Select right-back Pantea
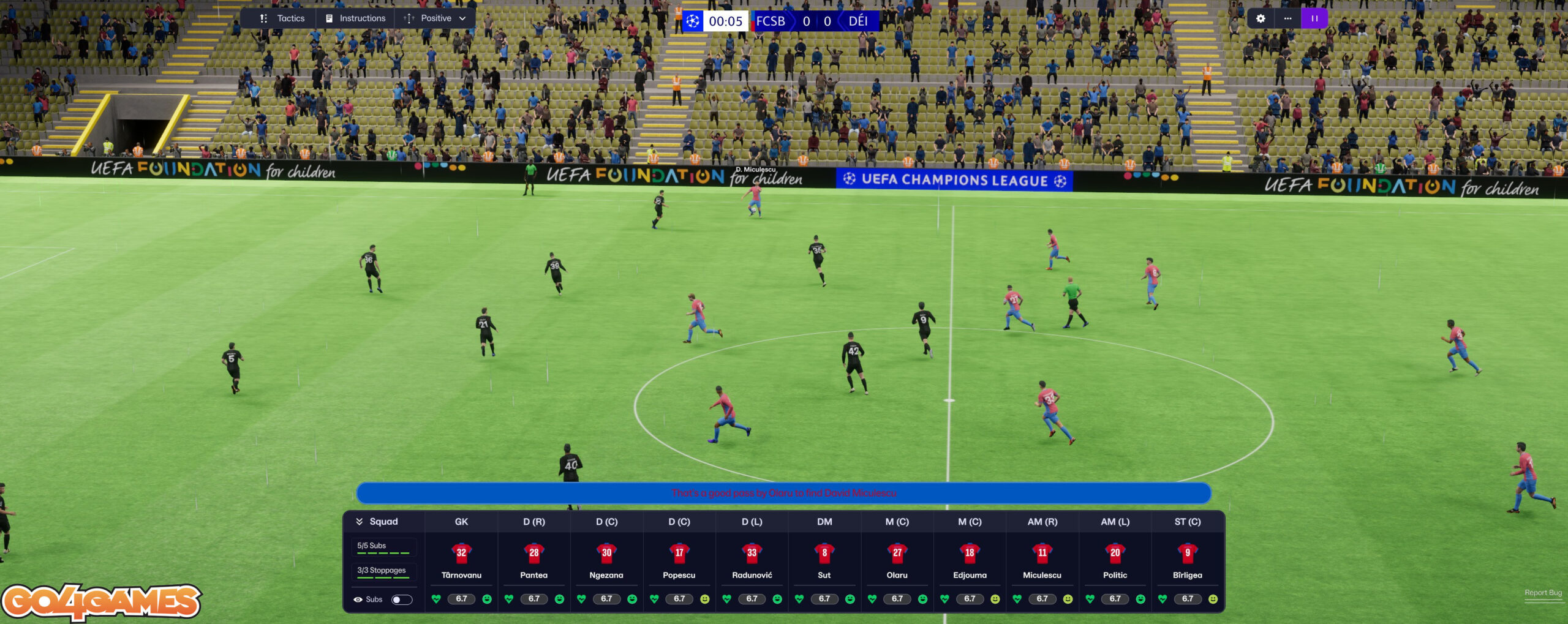Image resolution: width=1568 pixels, height=624 pixels. 534,553
